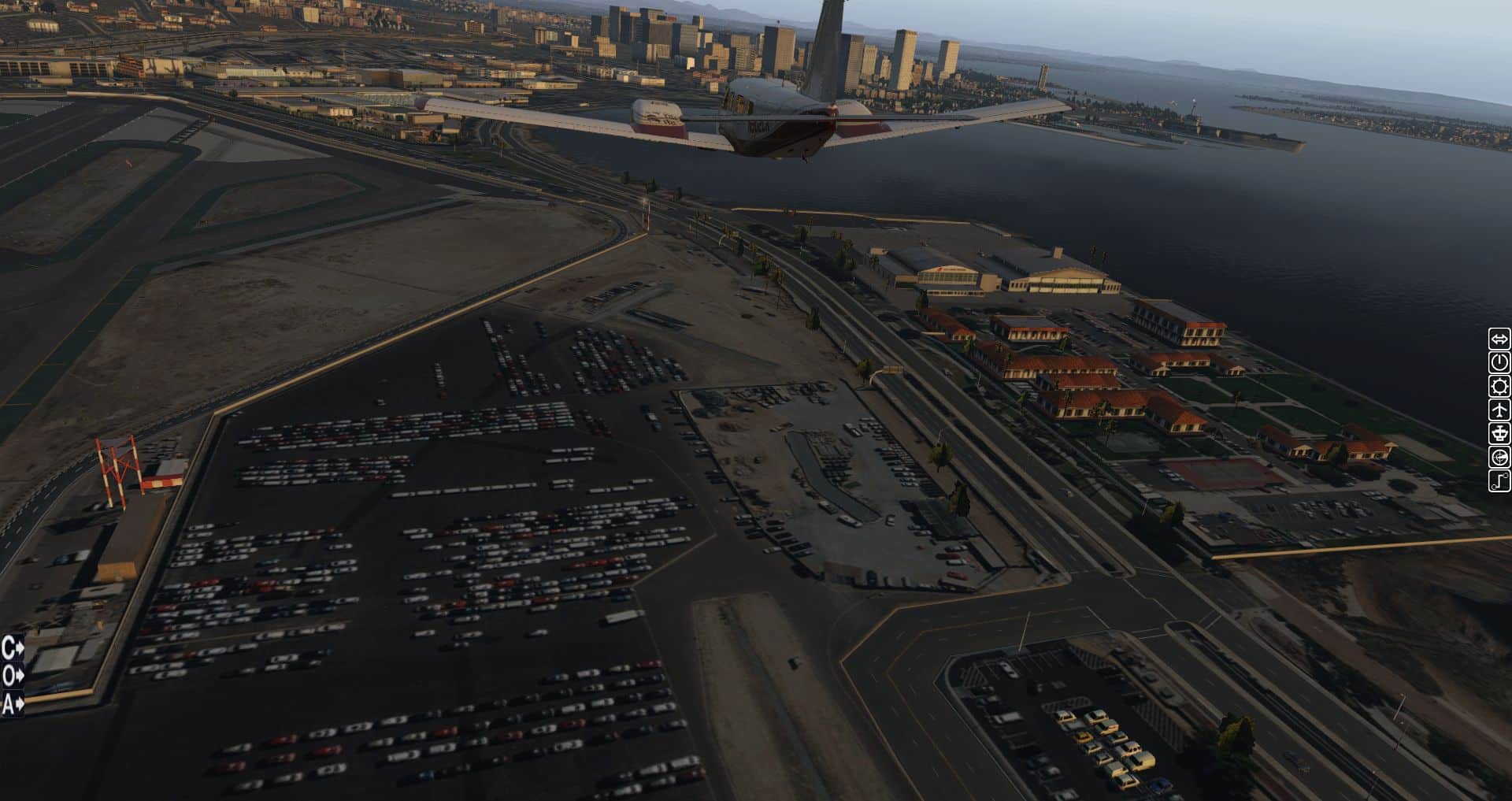This screenshot has height=801, width=1512.
Task: Open the control tower icon
Action: (1499, 433)
